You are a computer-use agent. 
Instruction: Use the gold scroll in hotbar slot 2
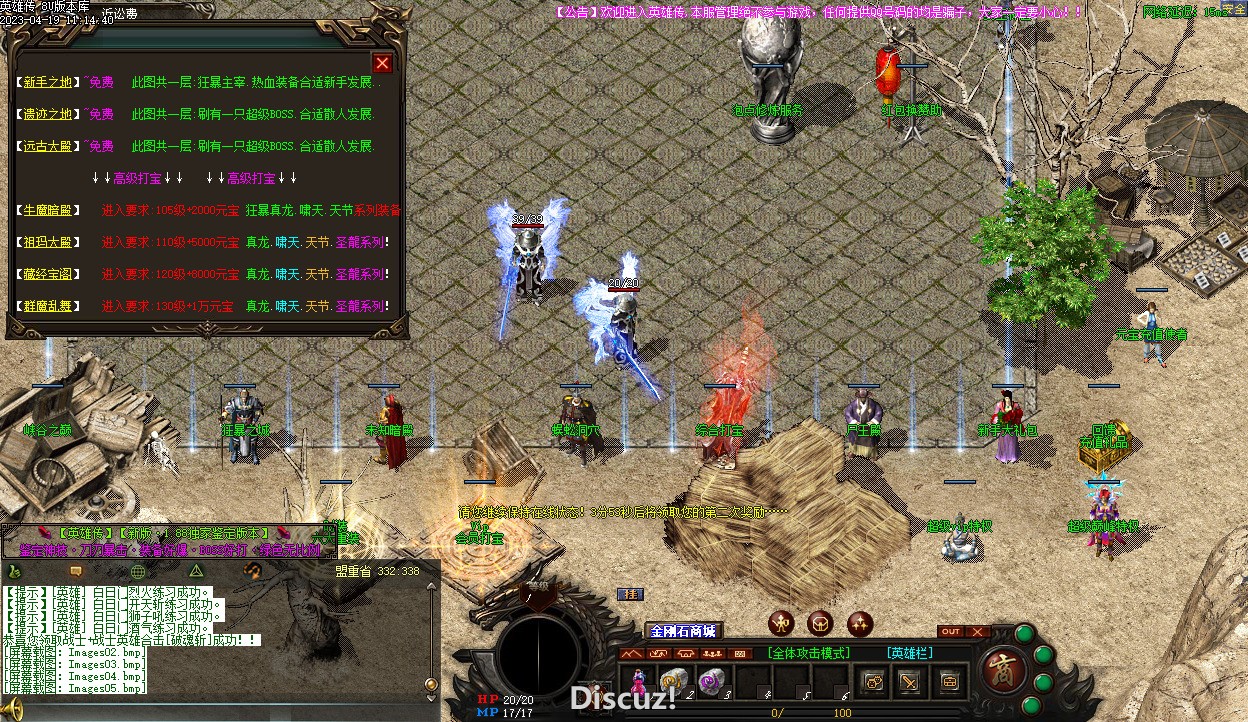[x=673, y=680]
